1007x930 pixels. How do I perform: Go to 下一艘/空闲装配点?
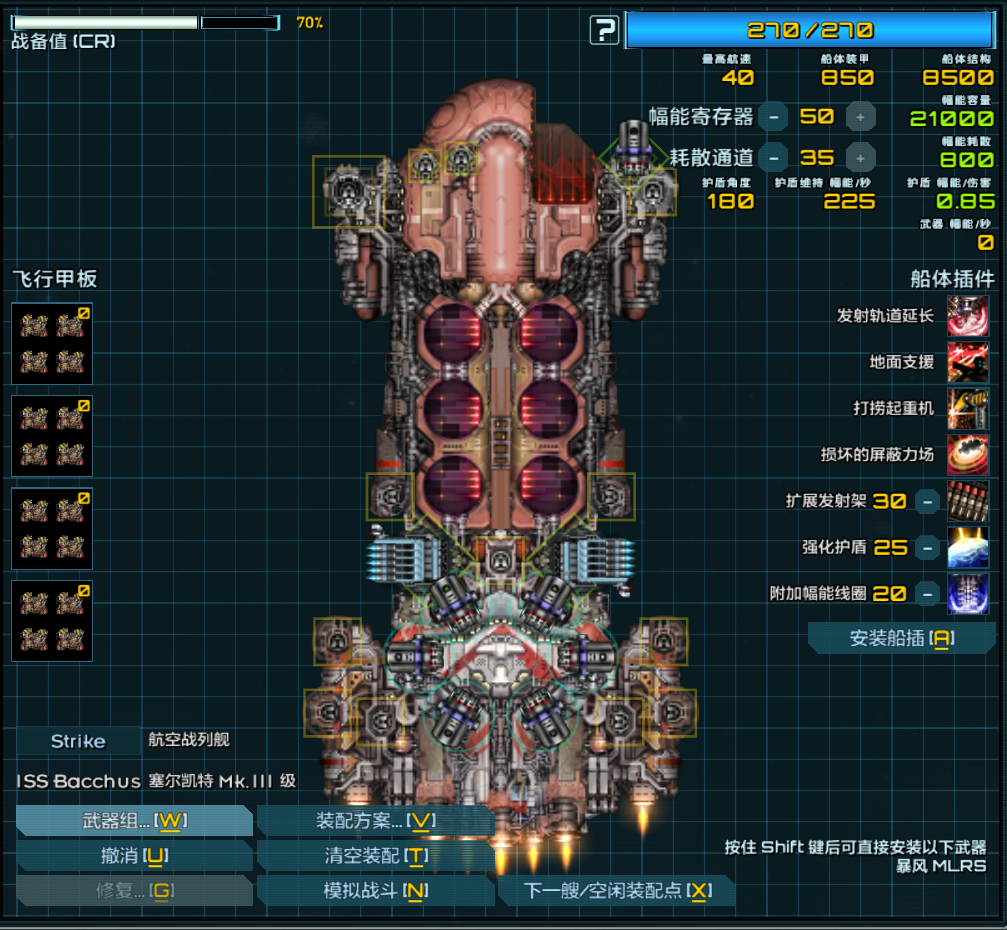pos(617,890)
